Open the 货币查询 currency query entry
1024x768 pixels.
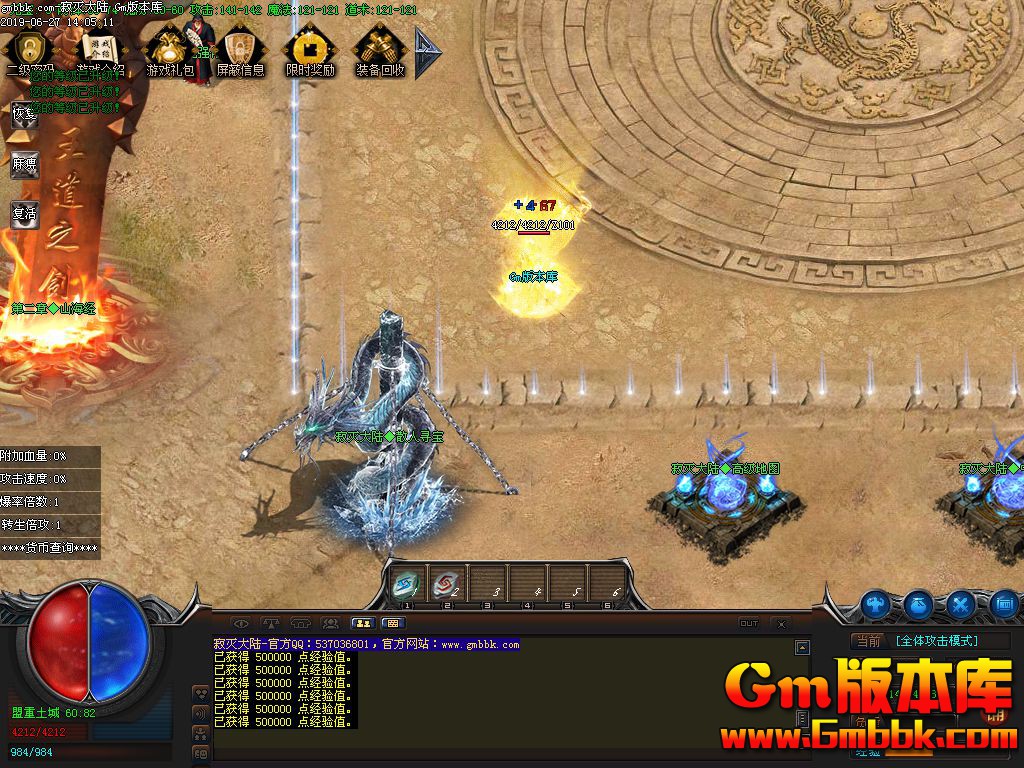tap(50, 548)
